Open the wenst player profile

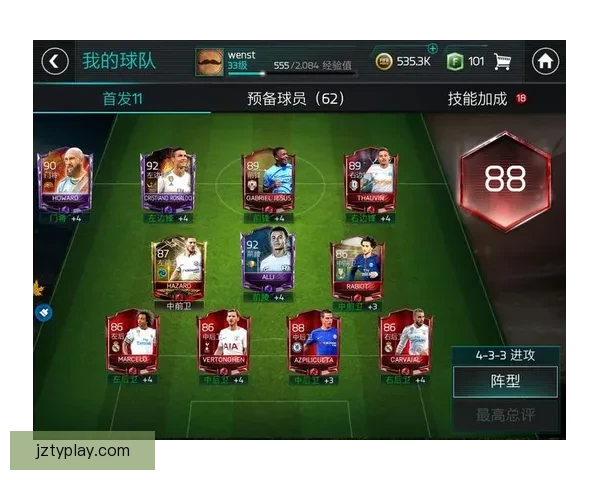point(210,61)
